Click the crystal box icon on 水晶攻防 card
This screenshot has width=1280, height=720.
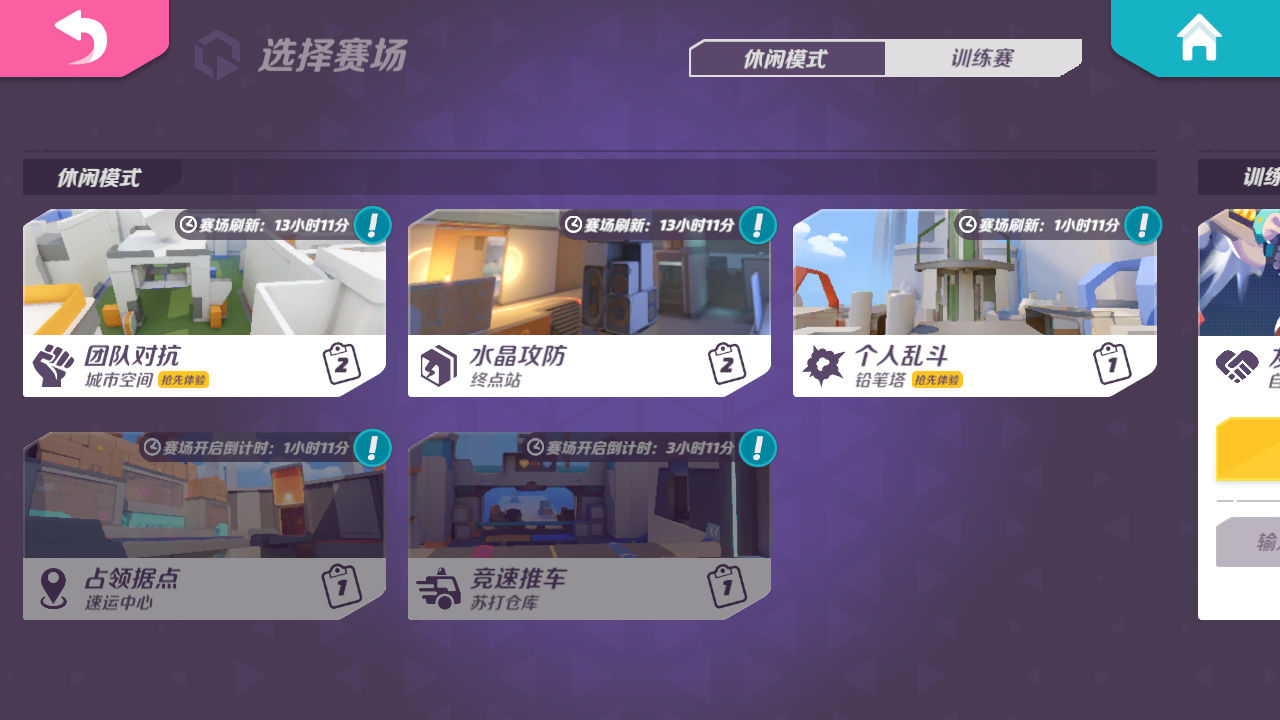click(437, 364)
